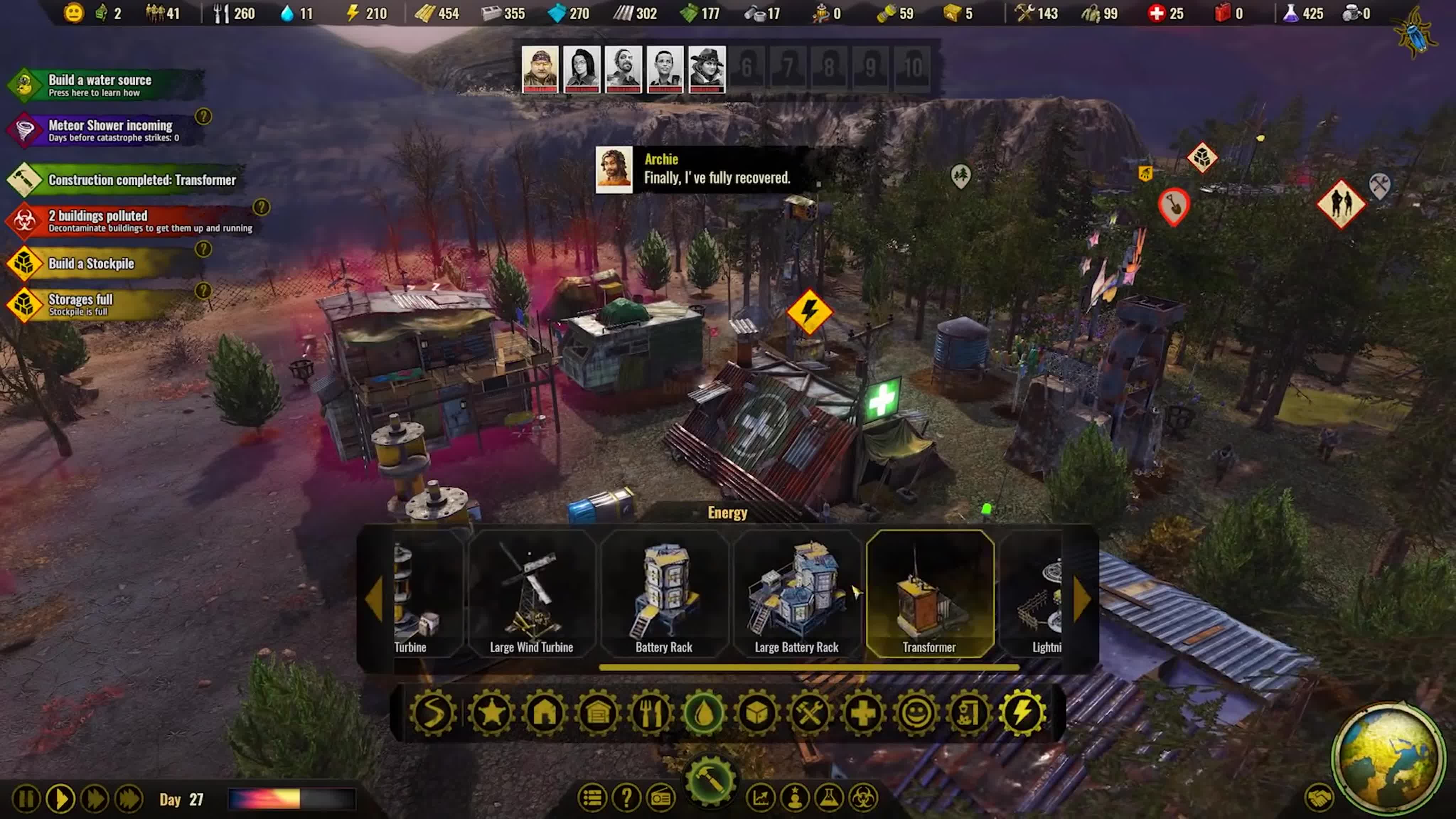This screenshot has height=819, width=1456.
Task: Show previous energy buildings with left arrow
Action: coord(374,599)
